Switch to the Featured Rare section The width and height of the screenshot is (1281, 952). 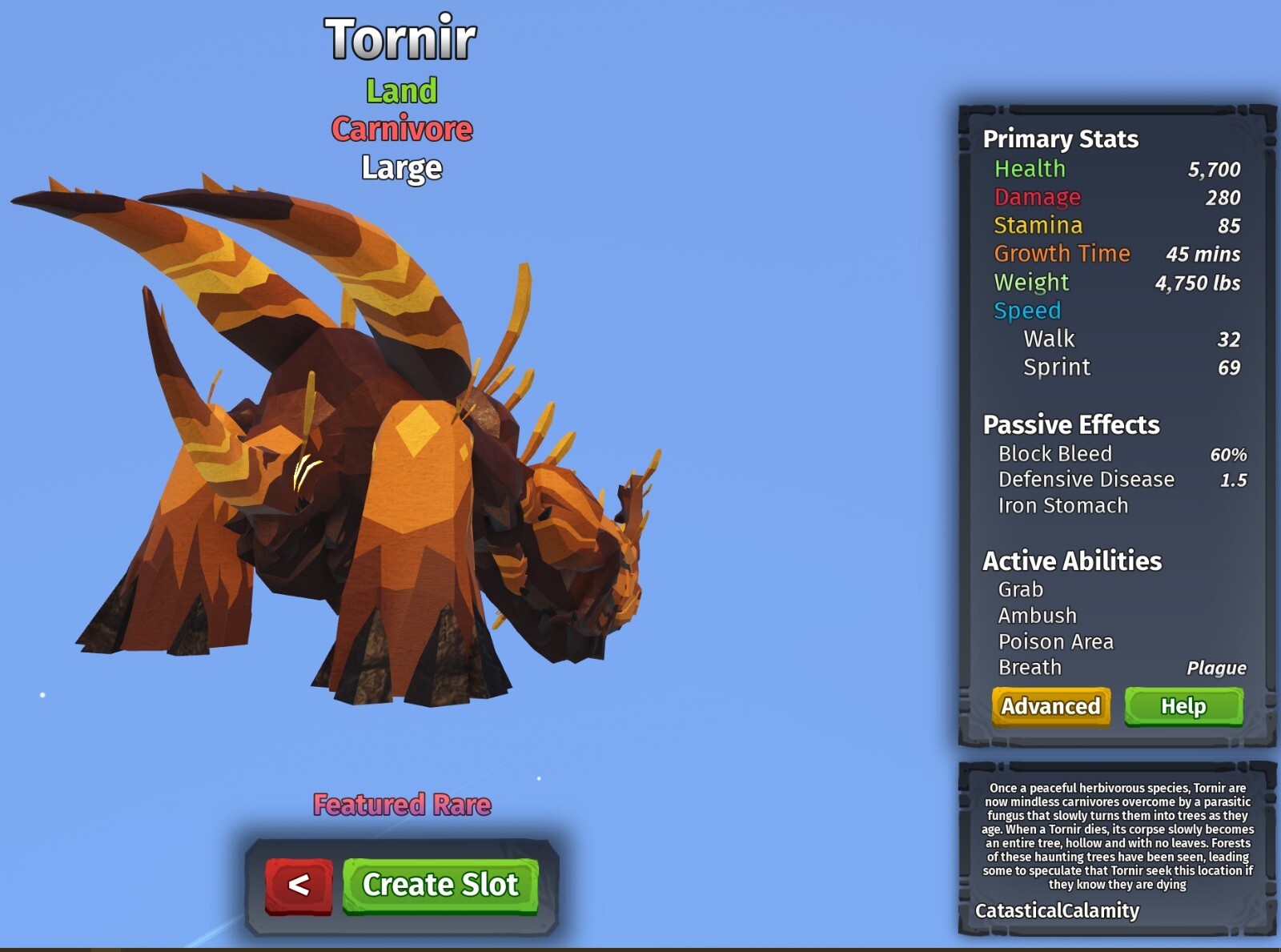point(402,805)
